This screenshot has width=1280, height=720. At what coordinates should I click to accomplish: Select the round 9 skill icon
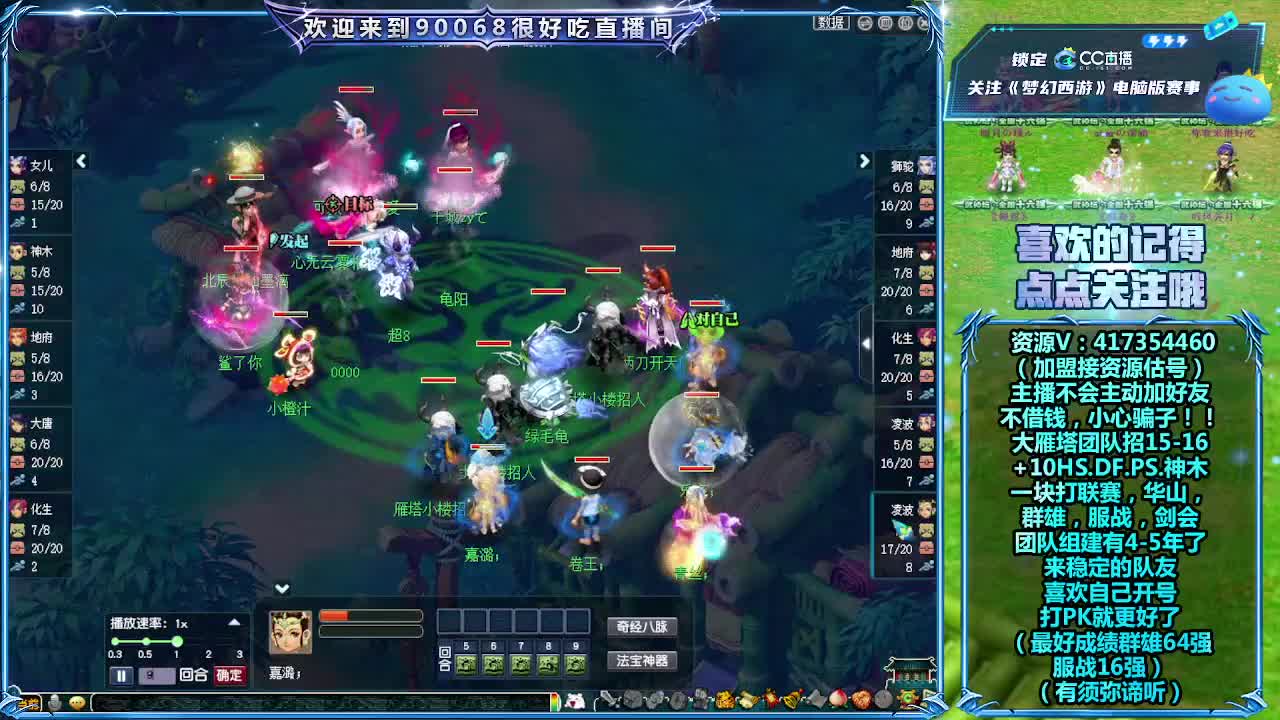tap(573, 663)
